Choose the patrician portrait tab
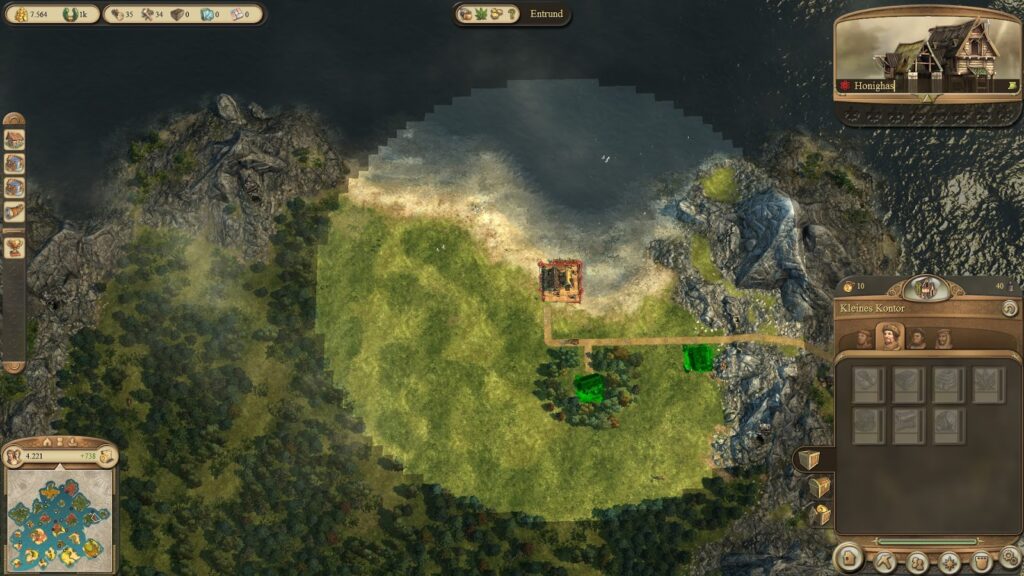1024x576 pixels. (916, 338)
